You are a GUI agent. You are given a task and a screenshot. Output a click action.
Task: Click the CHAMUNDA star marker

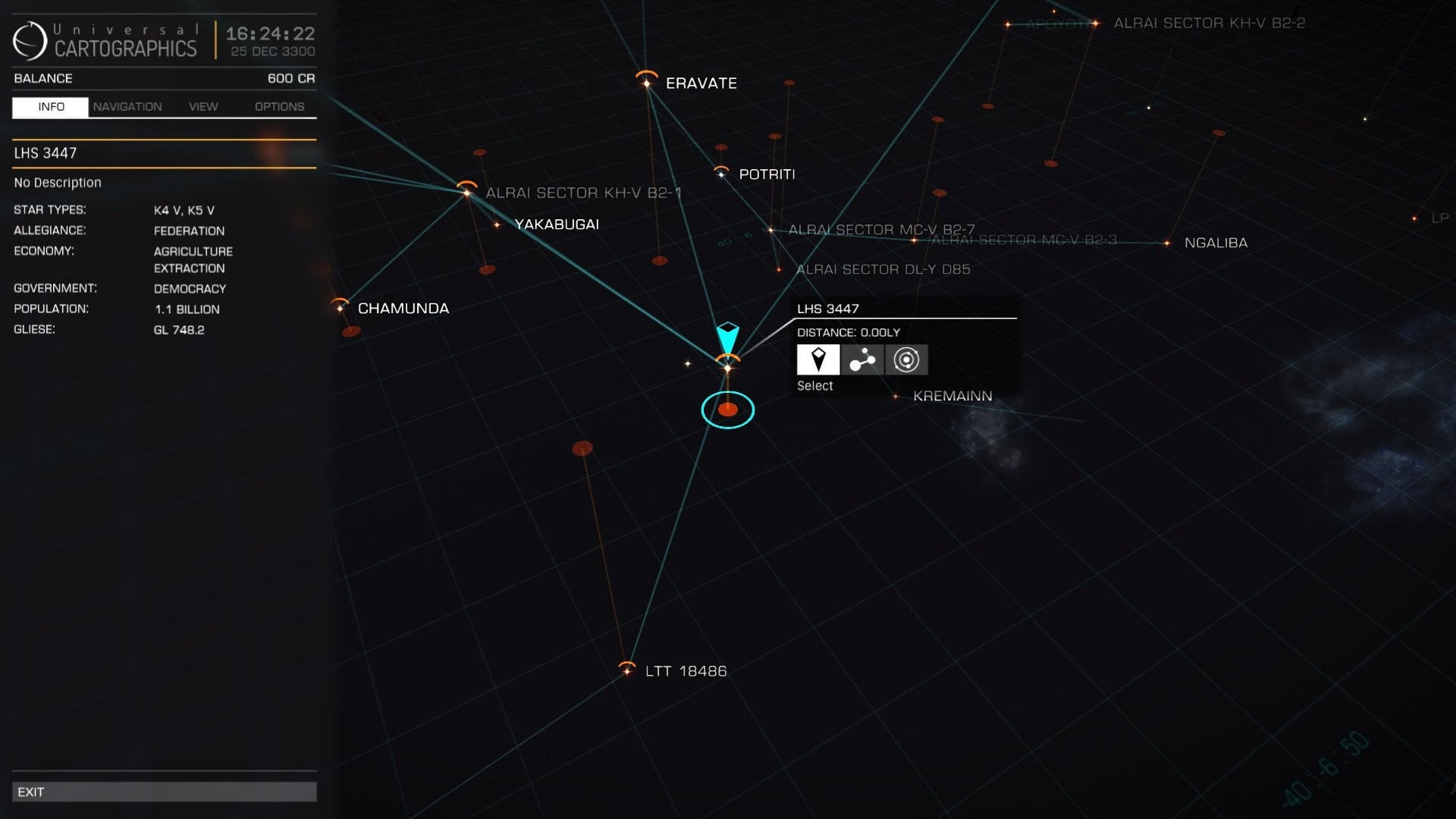340,309
